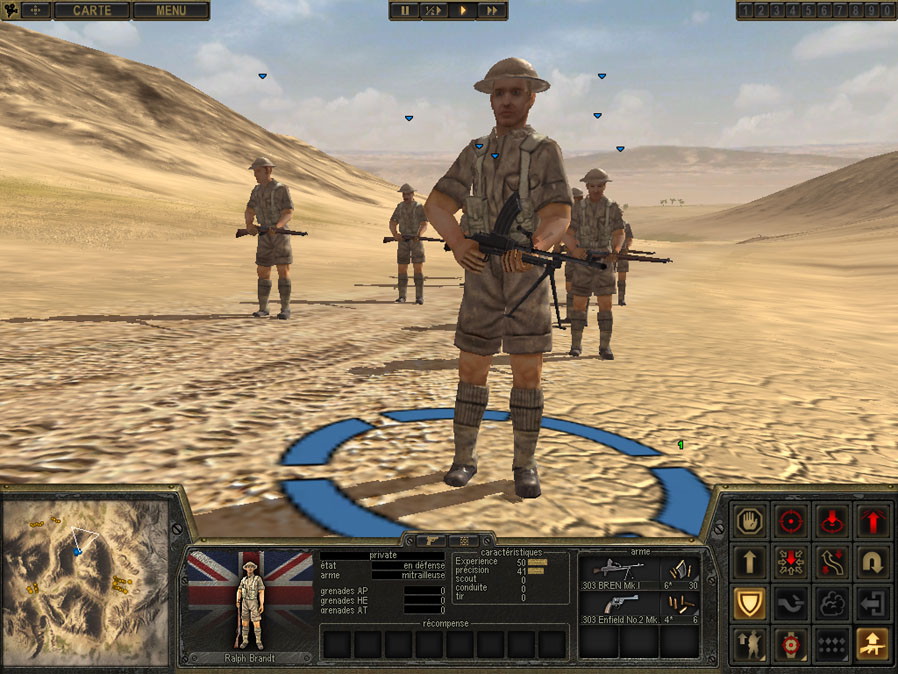Resume normal speed with the play button
This screenshot has height=674, width=898.
[x=463, y=10]
